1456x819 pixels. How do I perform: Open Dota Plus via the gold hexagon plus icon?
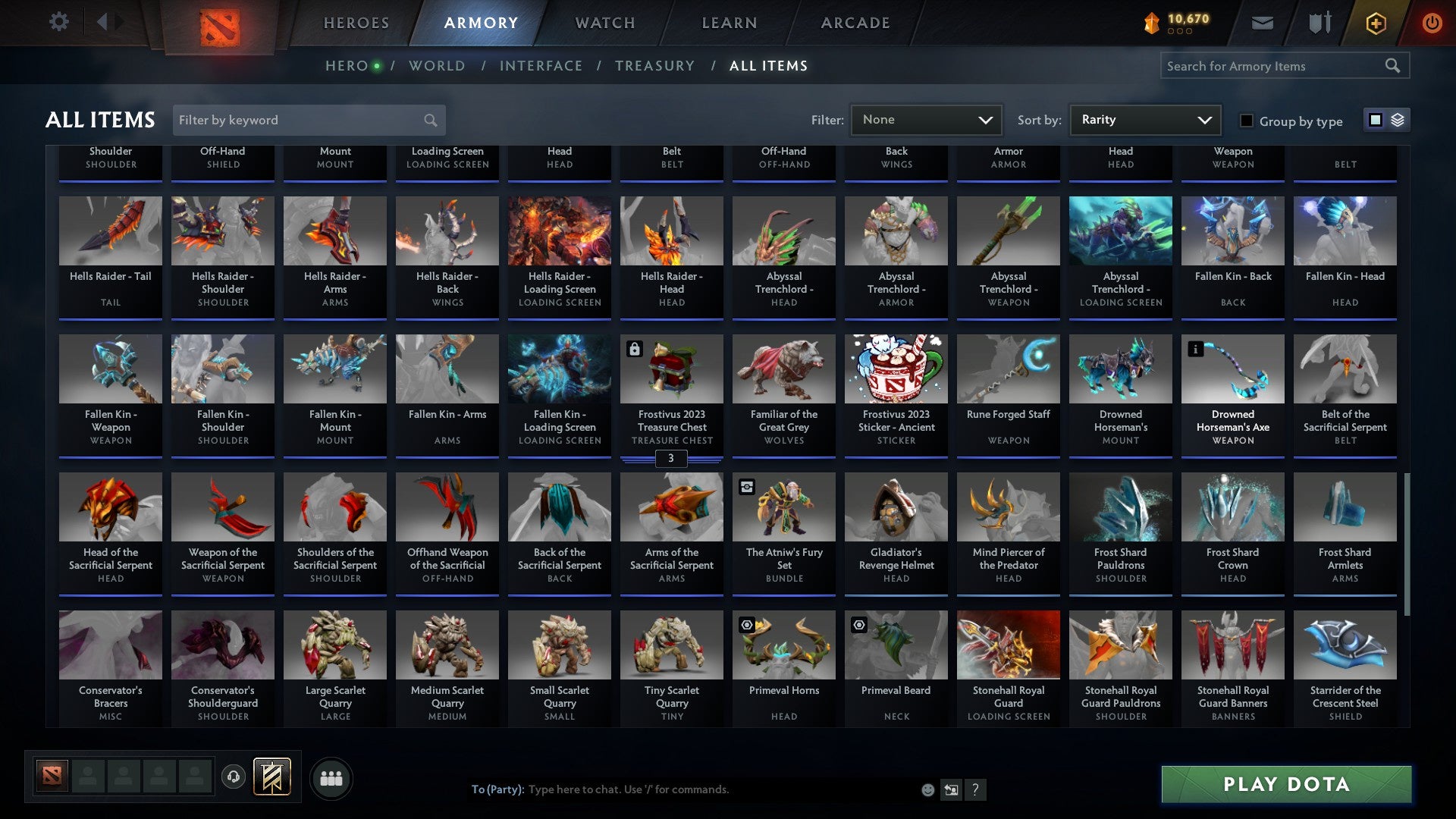click(1375, 22)
